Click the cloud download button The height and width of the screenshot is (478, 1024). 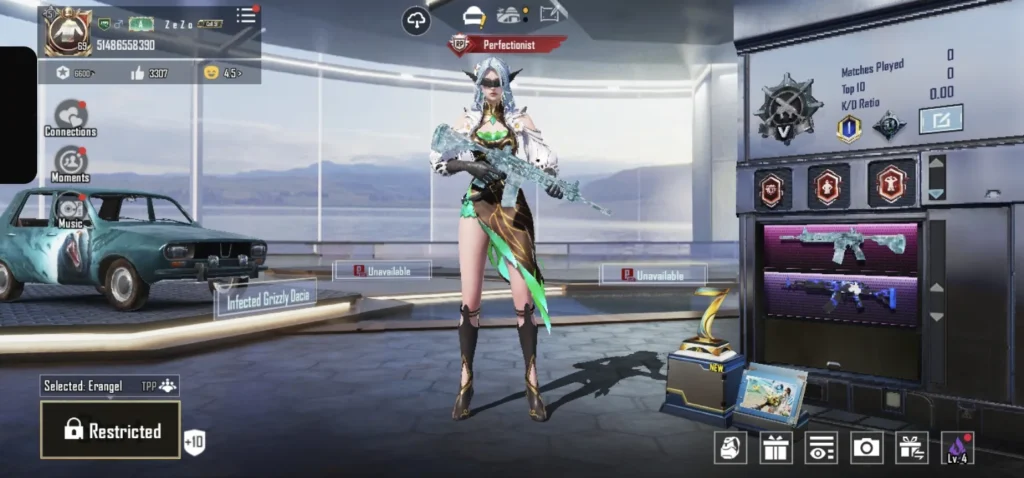tap(416, 20)
